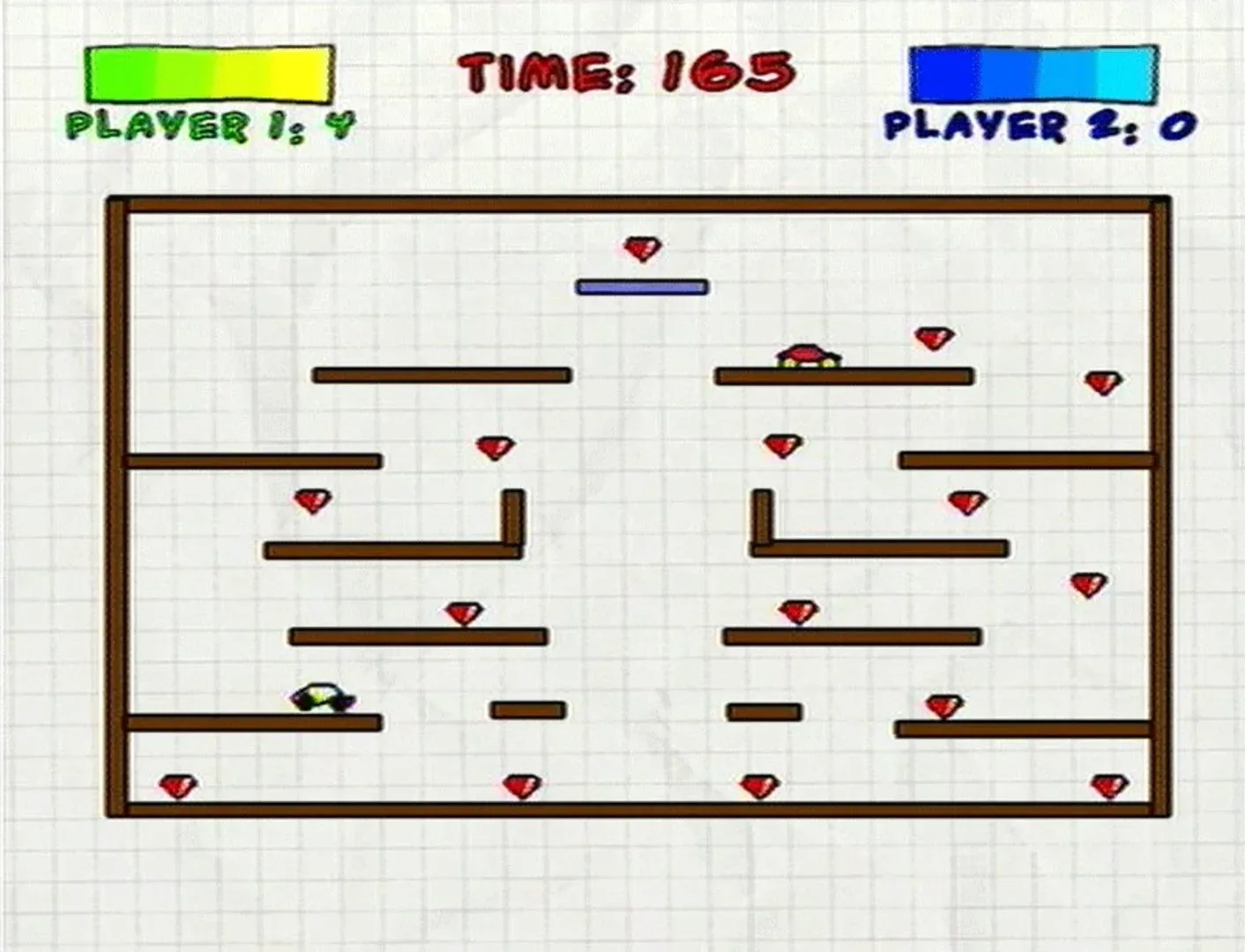Screen dimensions: 1245x952
Task: Click the blue moving platform
Action: click(641, 286)
